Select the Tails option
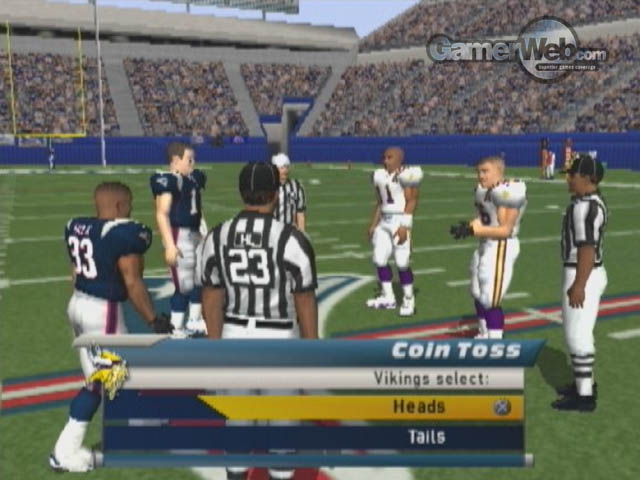 click(x=426, y=437)
